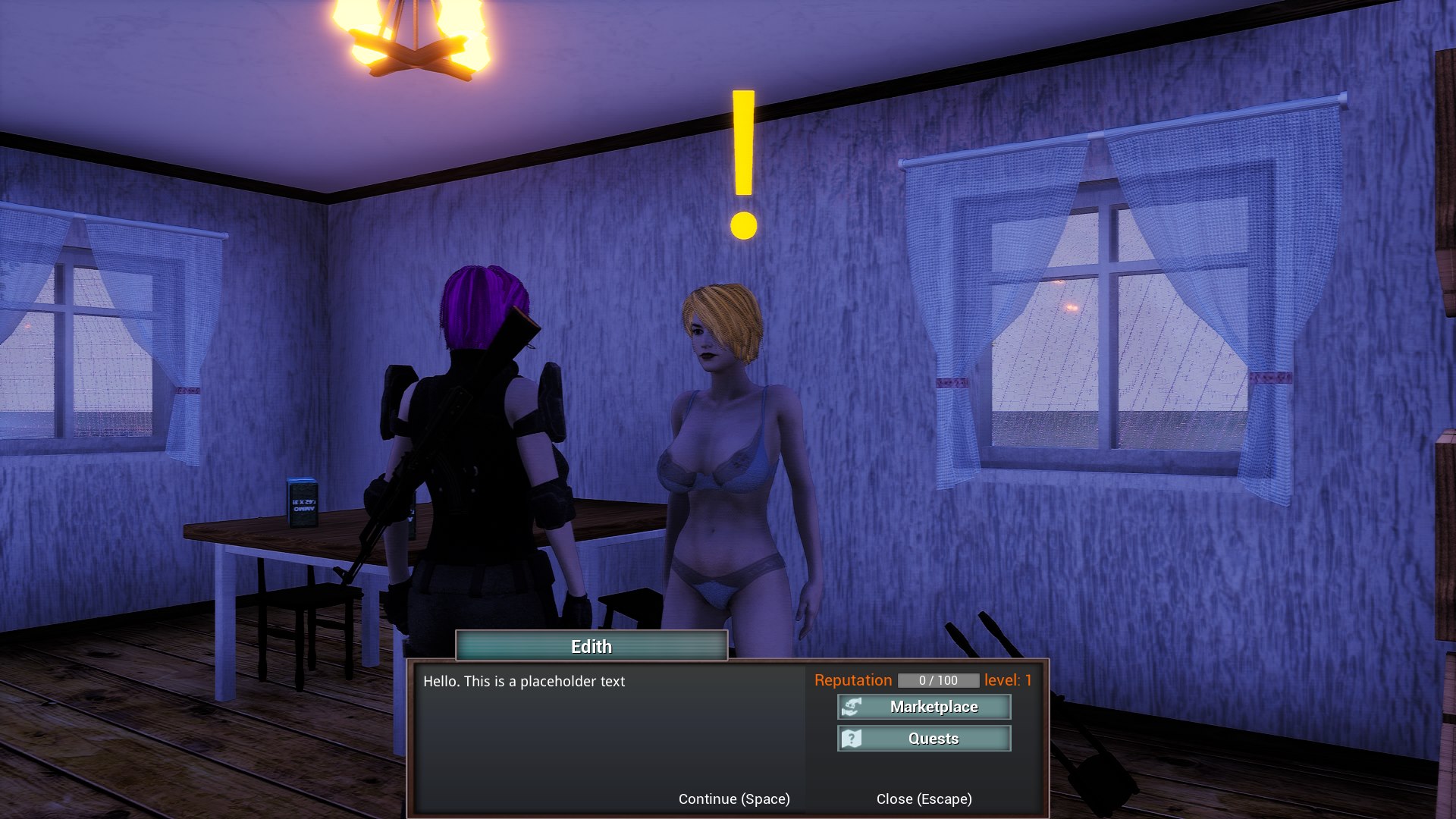Select the Edith nameplate tab

point(591,646)
